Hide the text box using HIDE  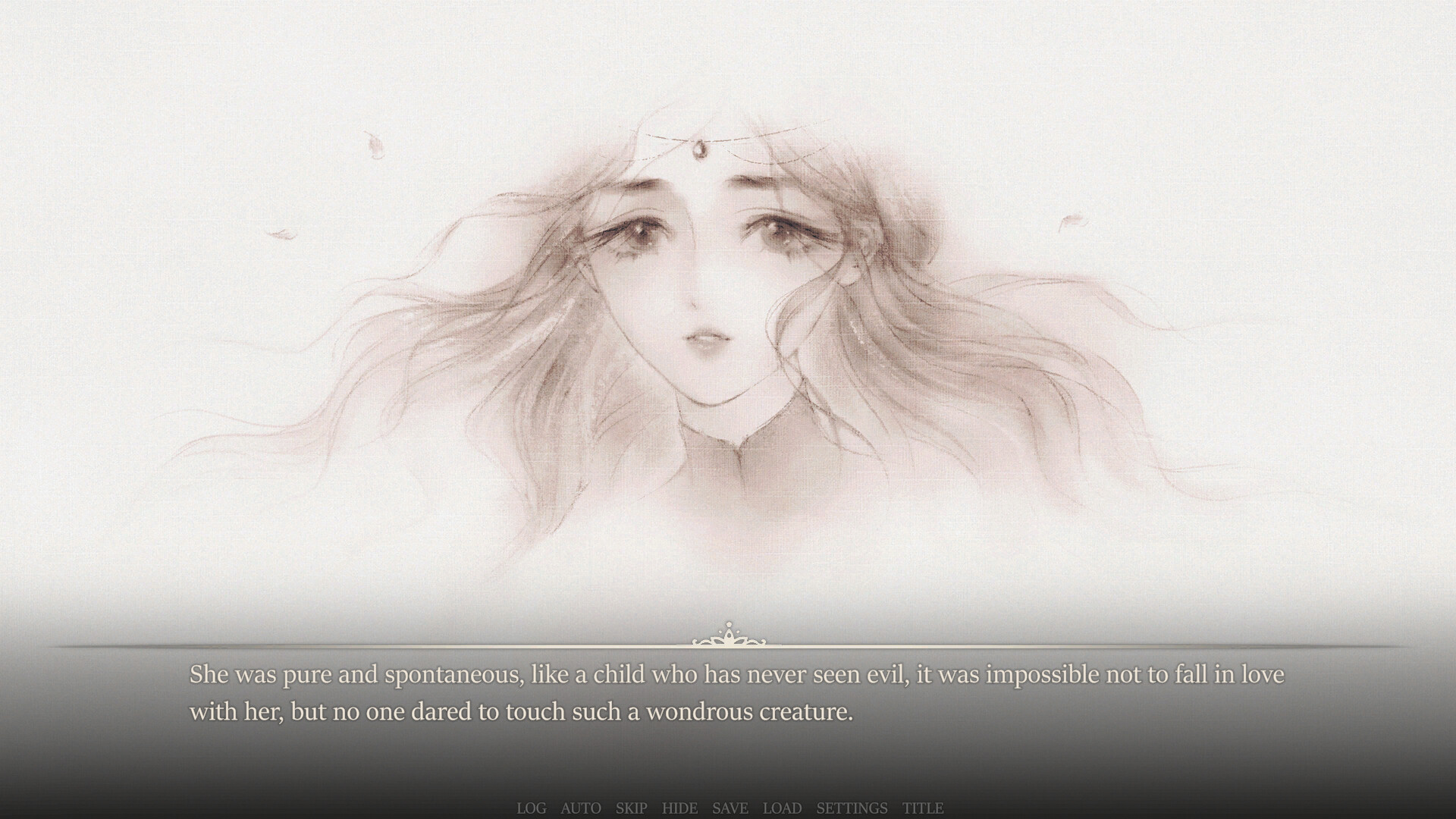pyautogui.click(x=681, y=808)
